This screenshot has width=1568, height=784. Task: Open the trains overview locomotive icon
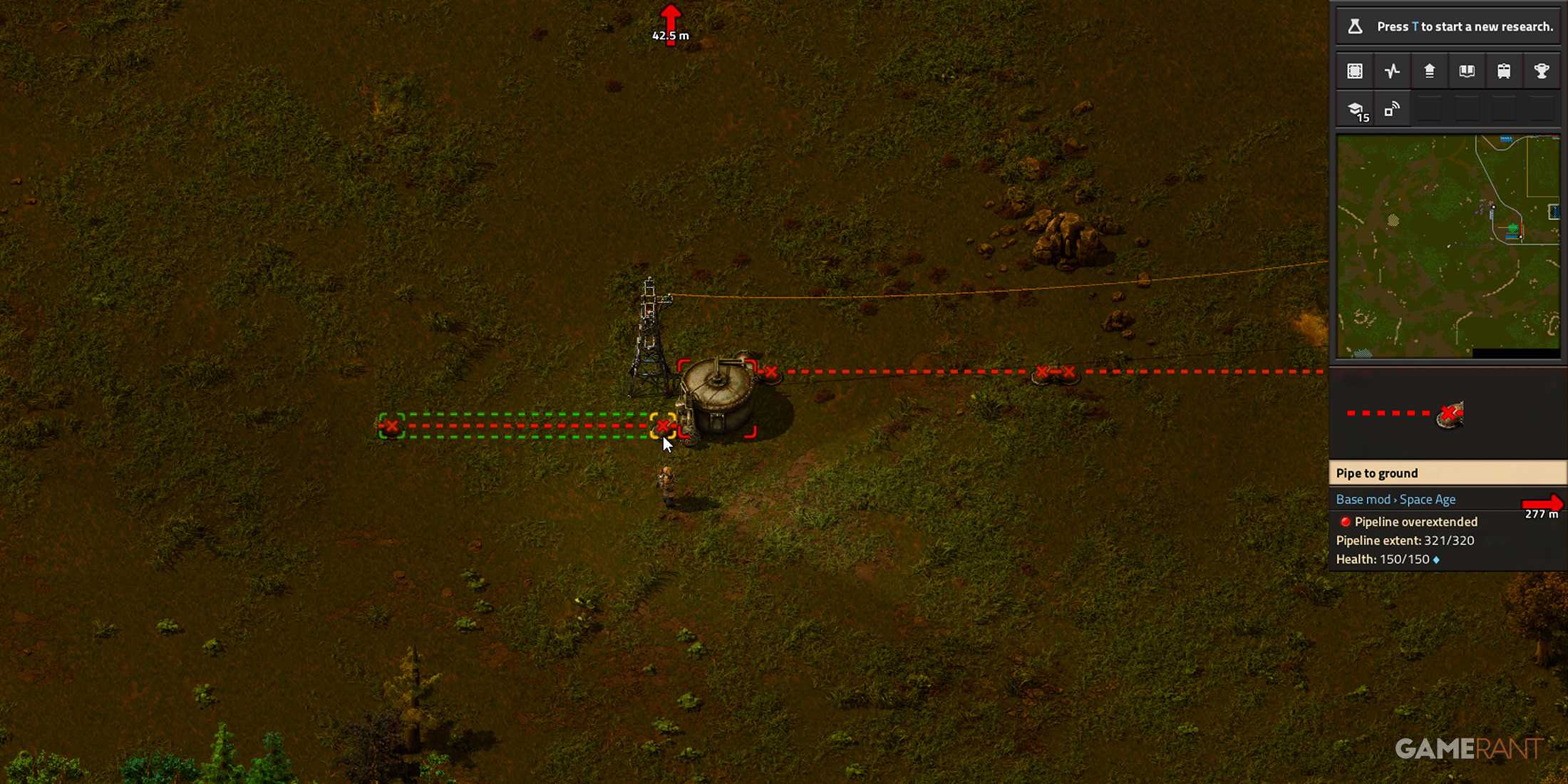click(1504, 71)
